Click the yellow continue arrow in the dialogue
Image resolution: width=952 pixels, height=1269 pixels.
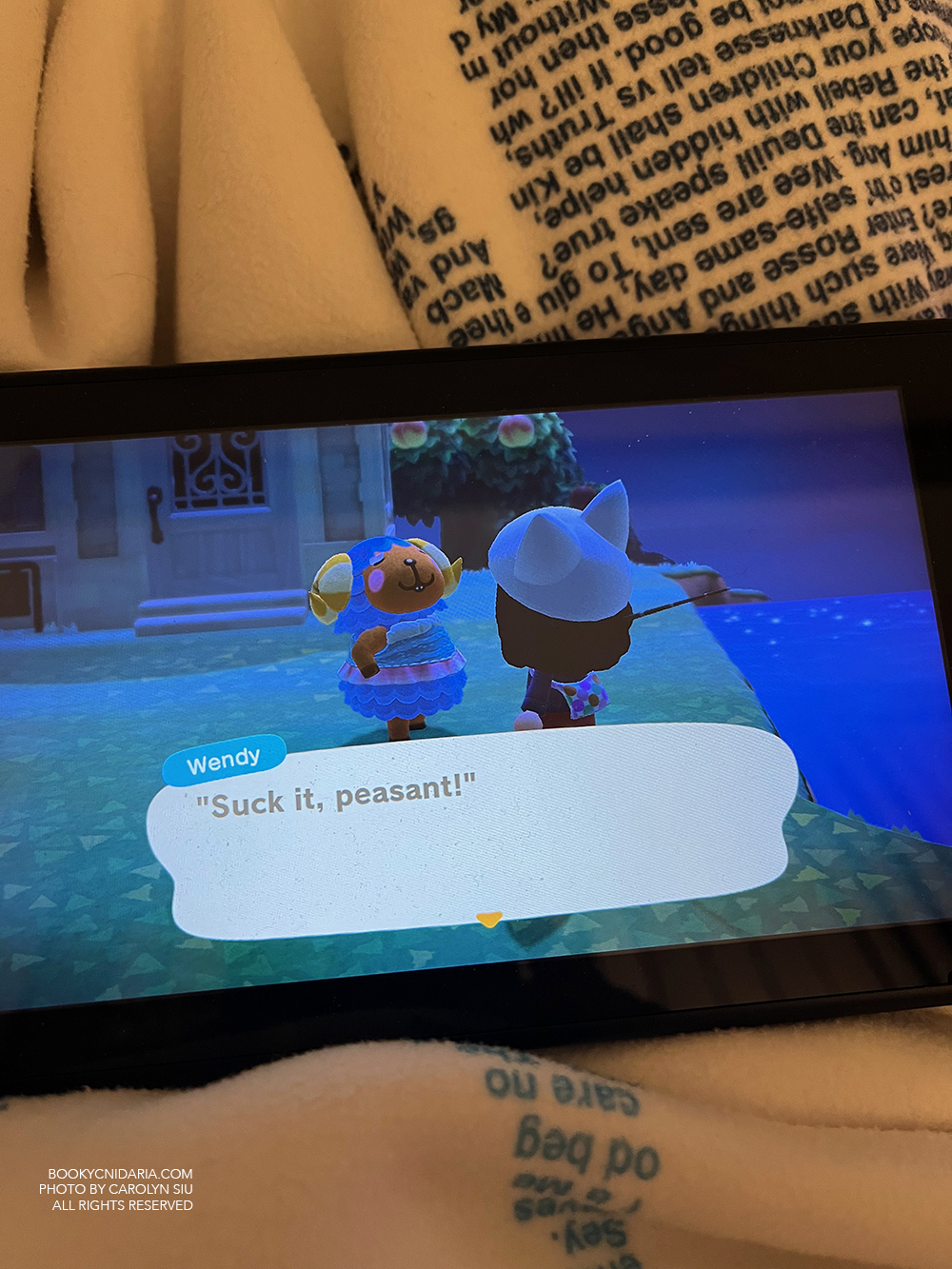(488, 919)
